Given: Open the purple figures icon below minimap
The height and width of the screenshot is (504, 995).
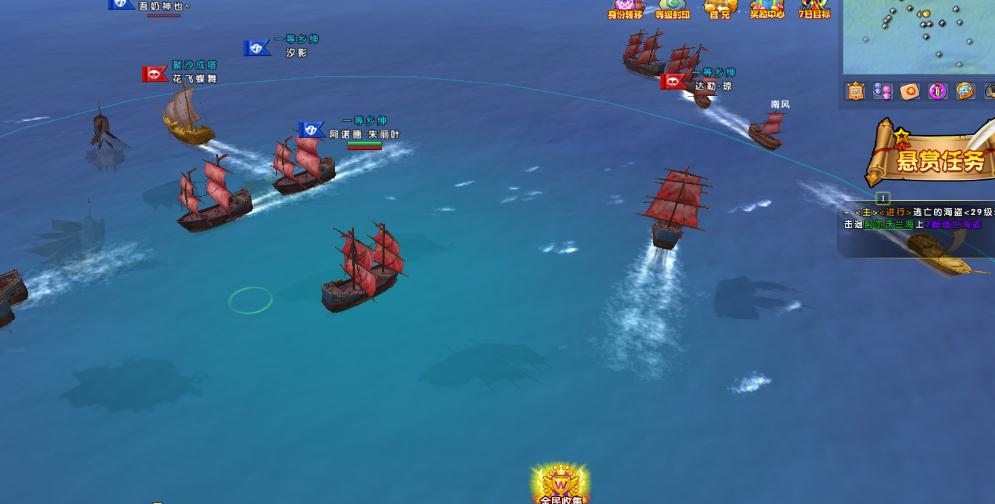Looking at the screenshot, I should click(x=882, y=92).
